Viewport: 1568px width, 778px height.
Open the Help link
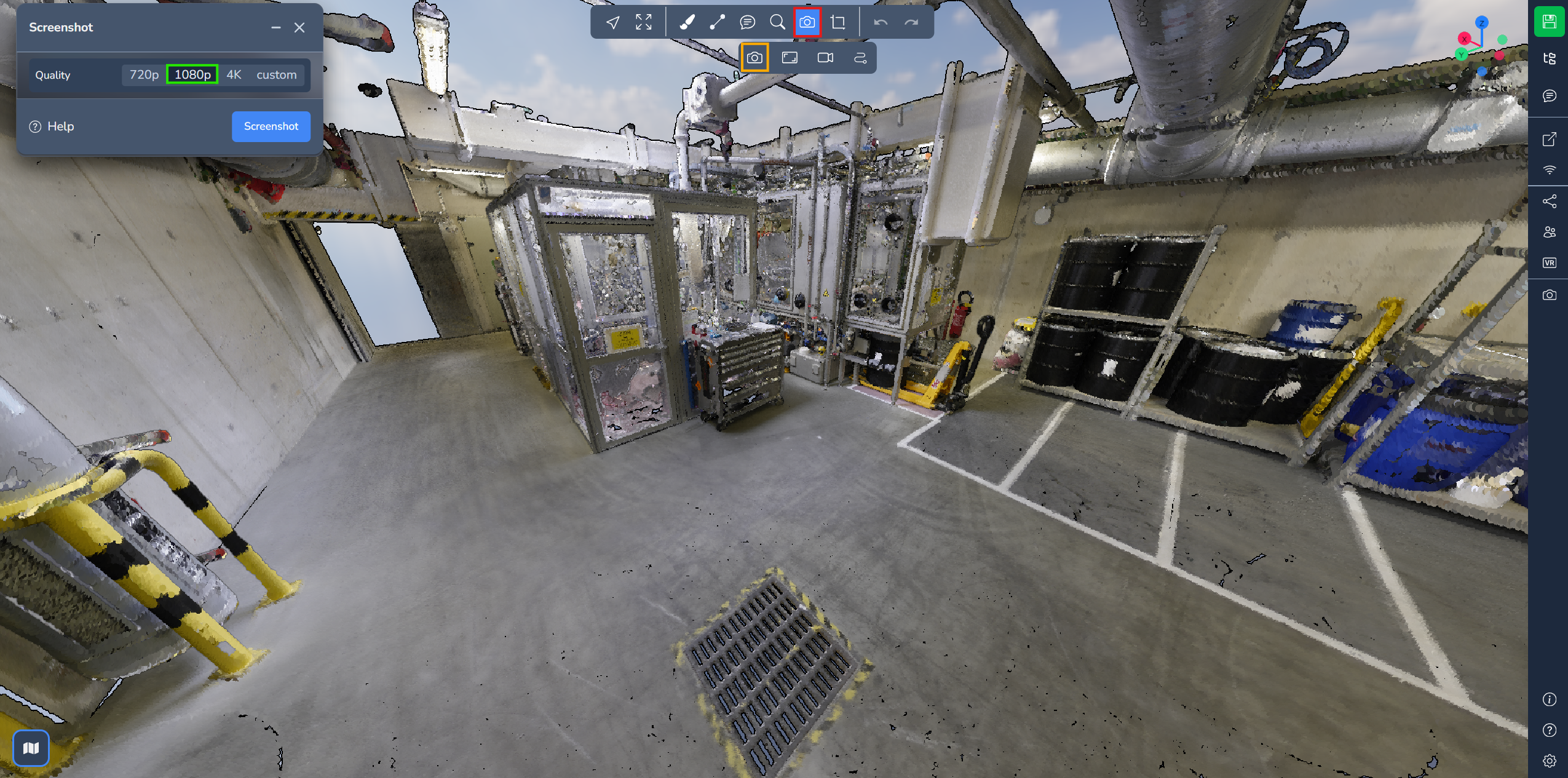(52, 126)
